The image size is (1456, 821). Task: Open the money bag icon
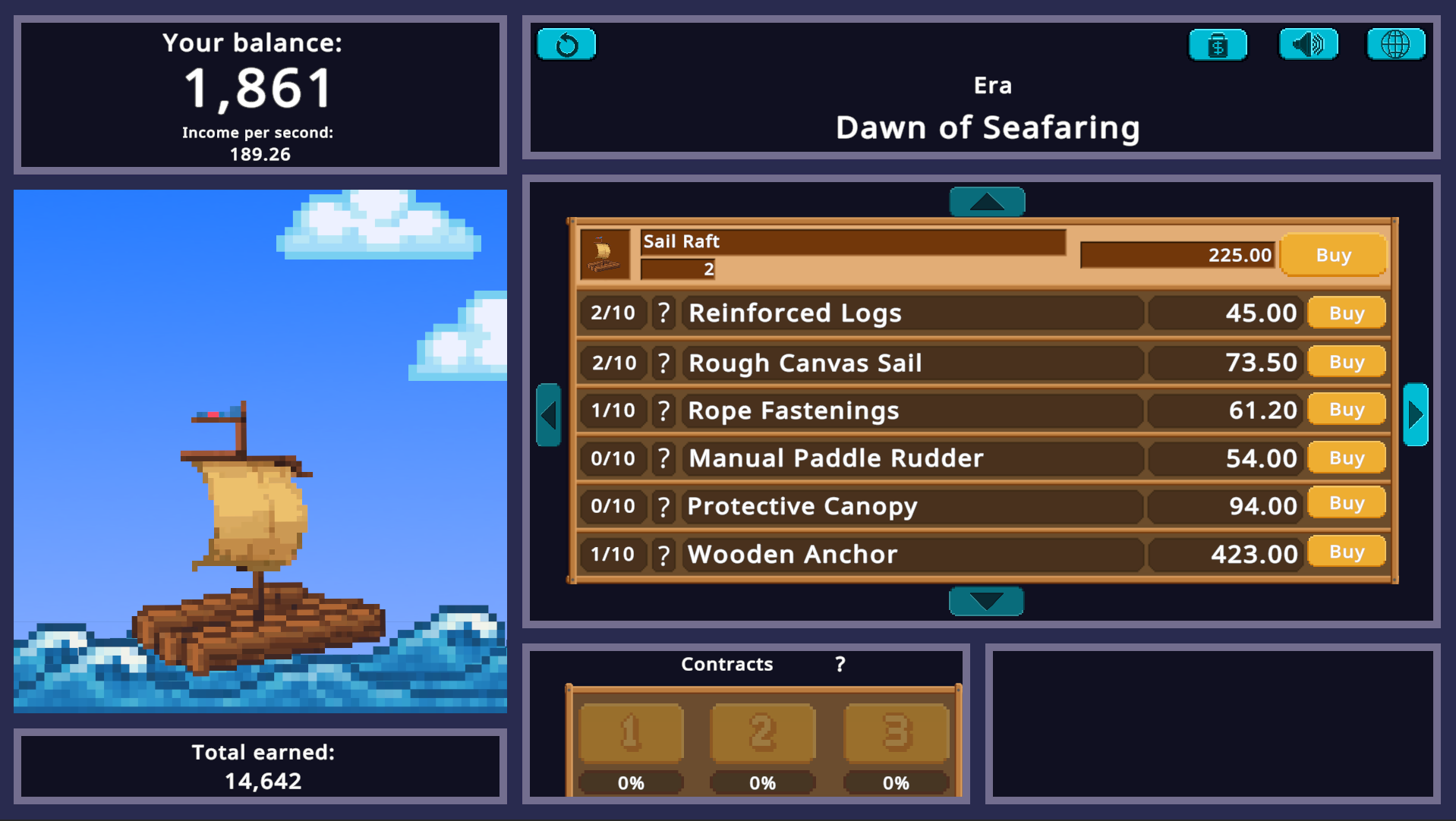(1218, 44)
